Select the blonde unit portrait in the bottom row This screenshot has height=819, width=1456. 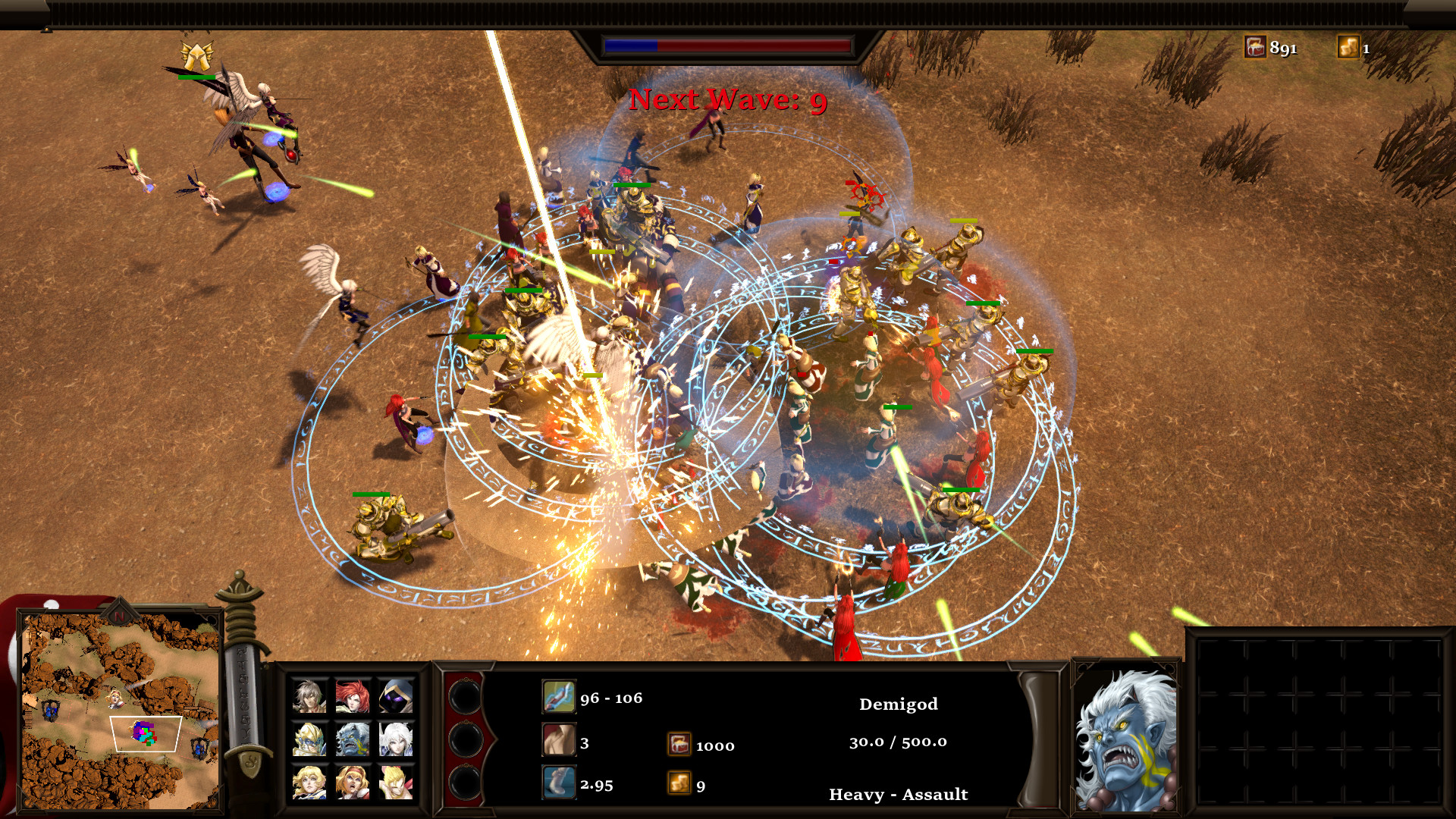click(x=309, y=783)
